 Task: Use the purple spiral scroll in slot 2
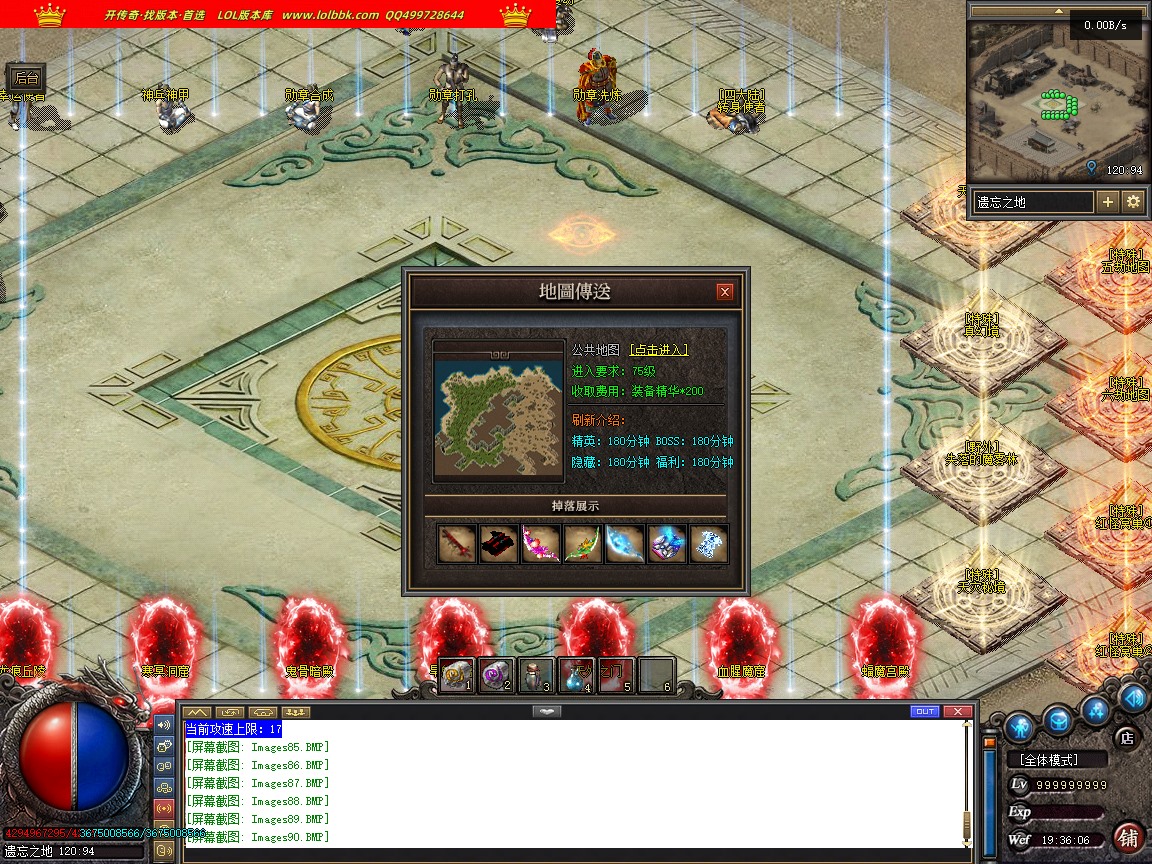(x=496, y=675)
